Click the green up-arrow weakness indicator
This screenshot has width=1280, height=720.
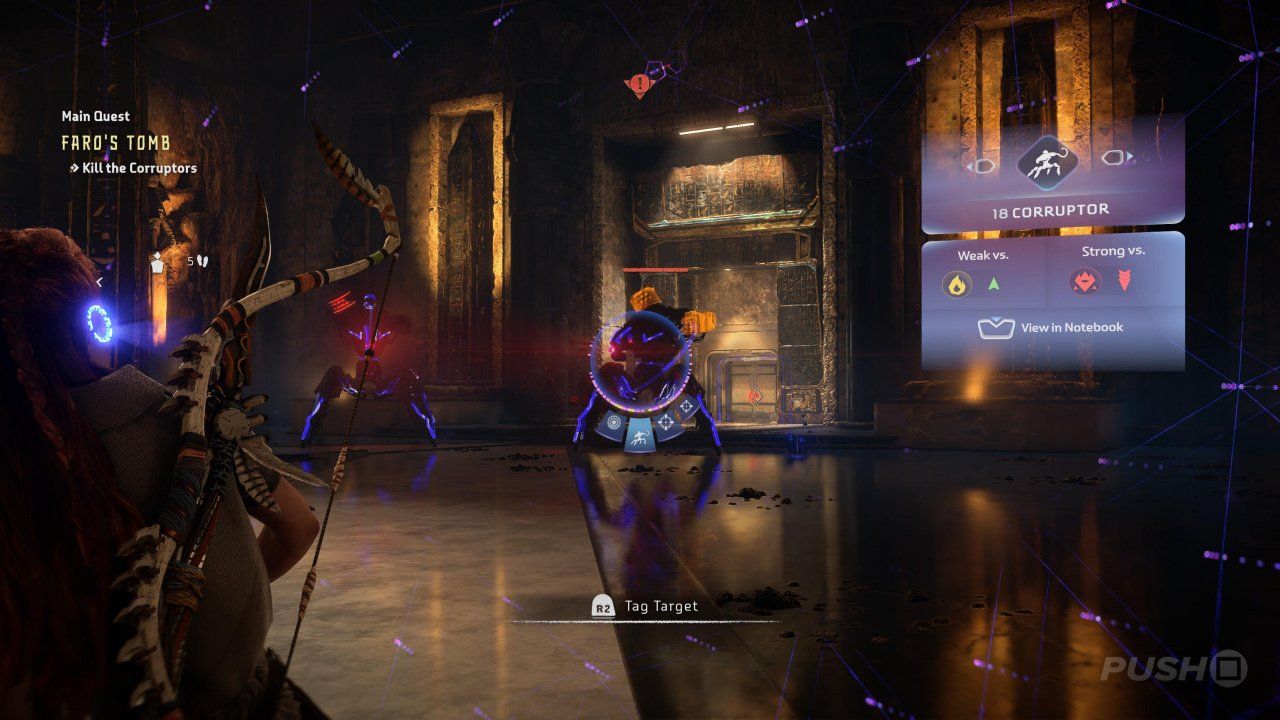tap(993, 284)
